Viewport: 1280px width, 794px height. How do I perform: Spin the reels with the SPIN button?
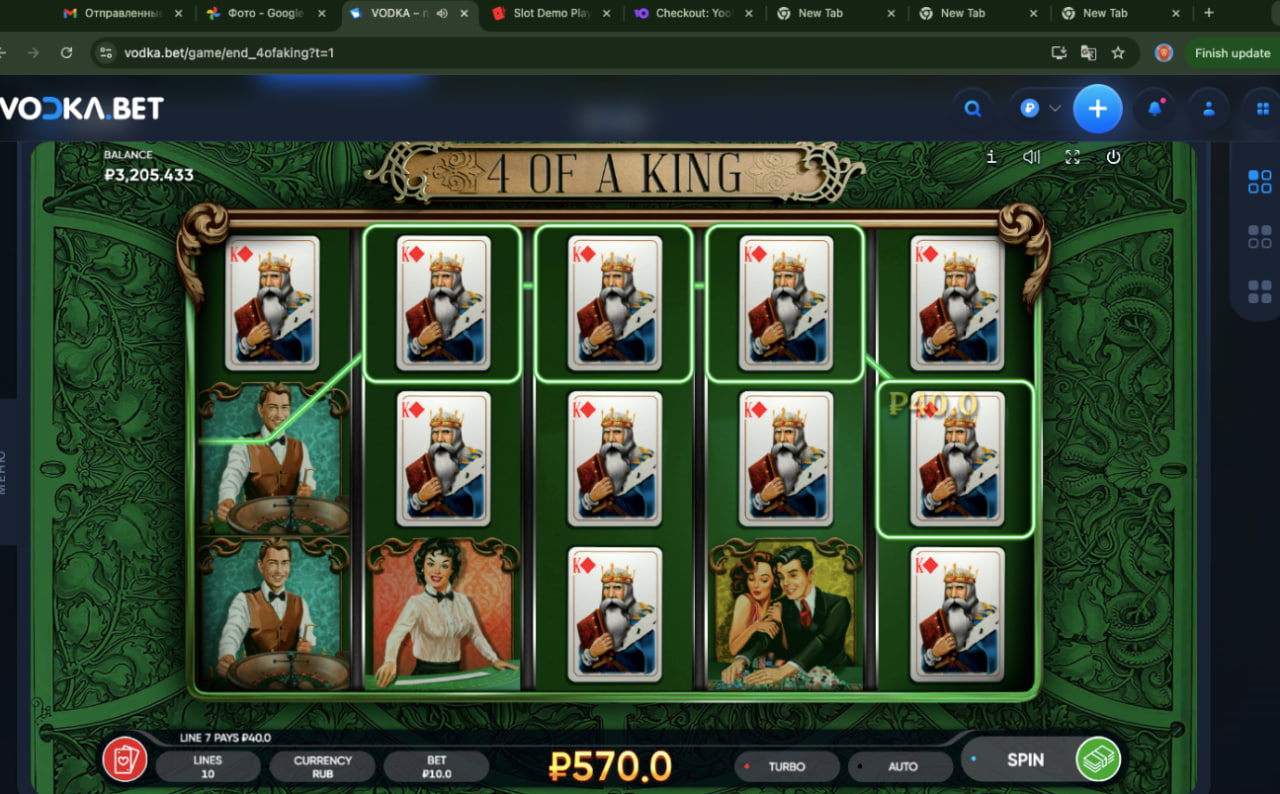coord(1025,760)
